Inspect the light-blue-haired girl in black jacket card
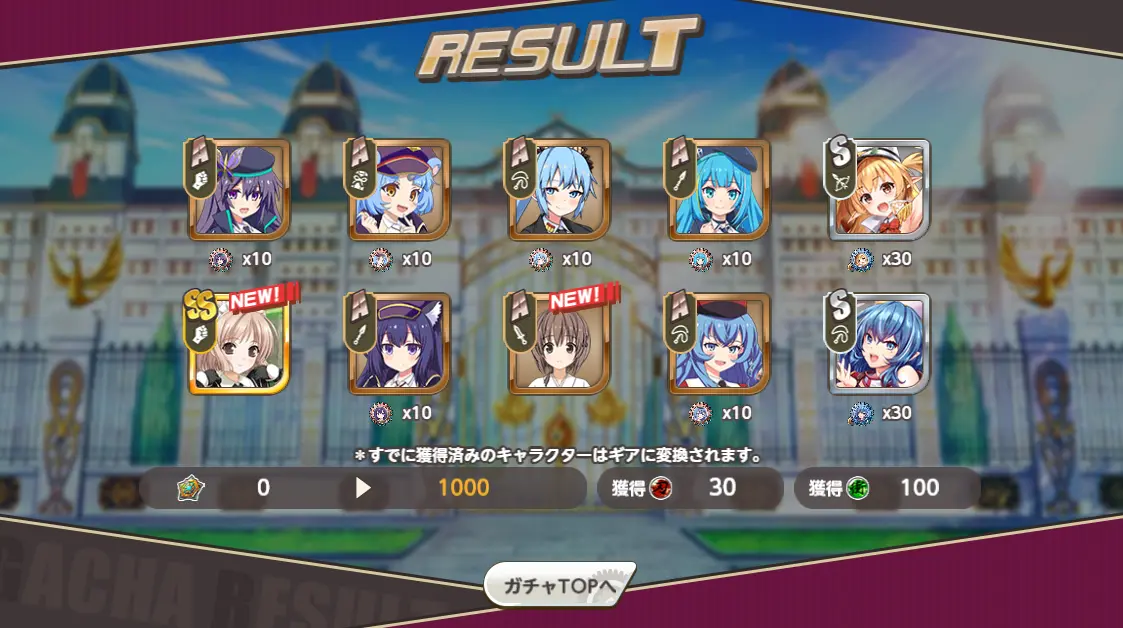1123x628 pixels. [560, 190]
